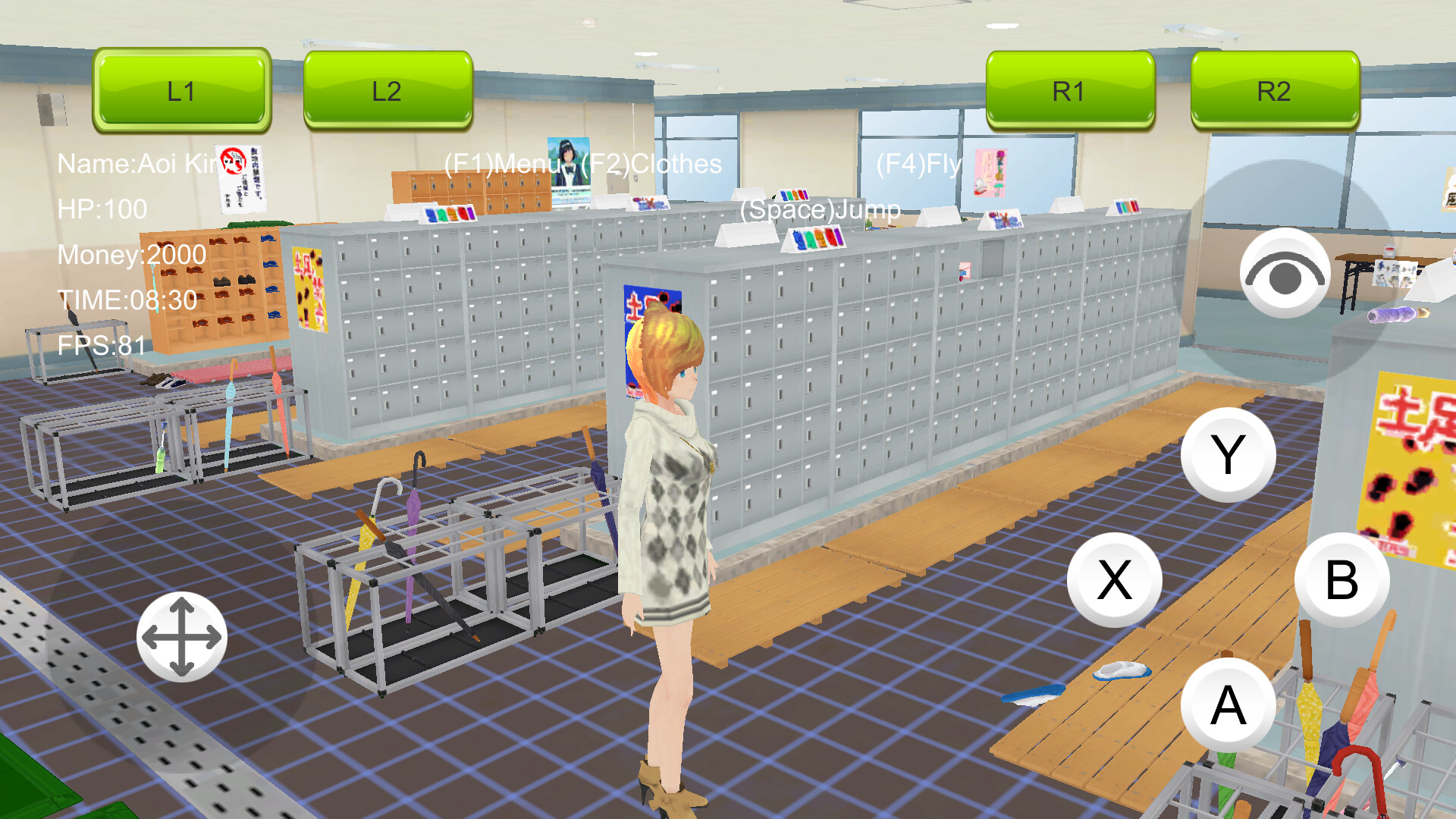
Task: Click the Money:2000 counter display
Action: pos(130,255)
